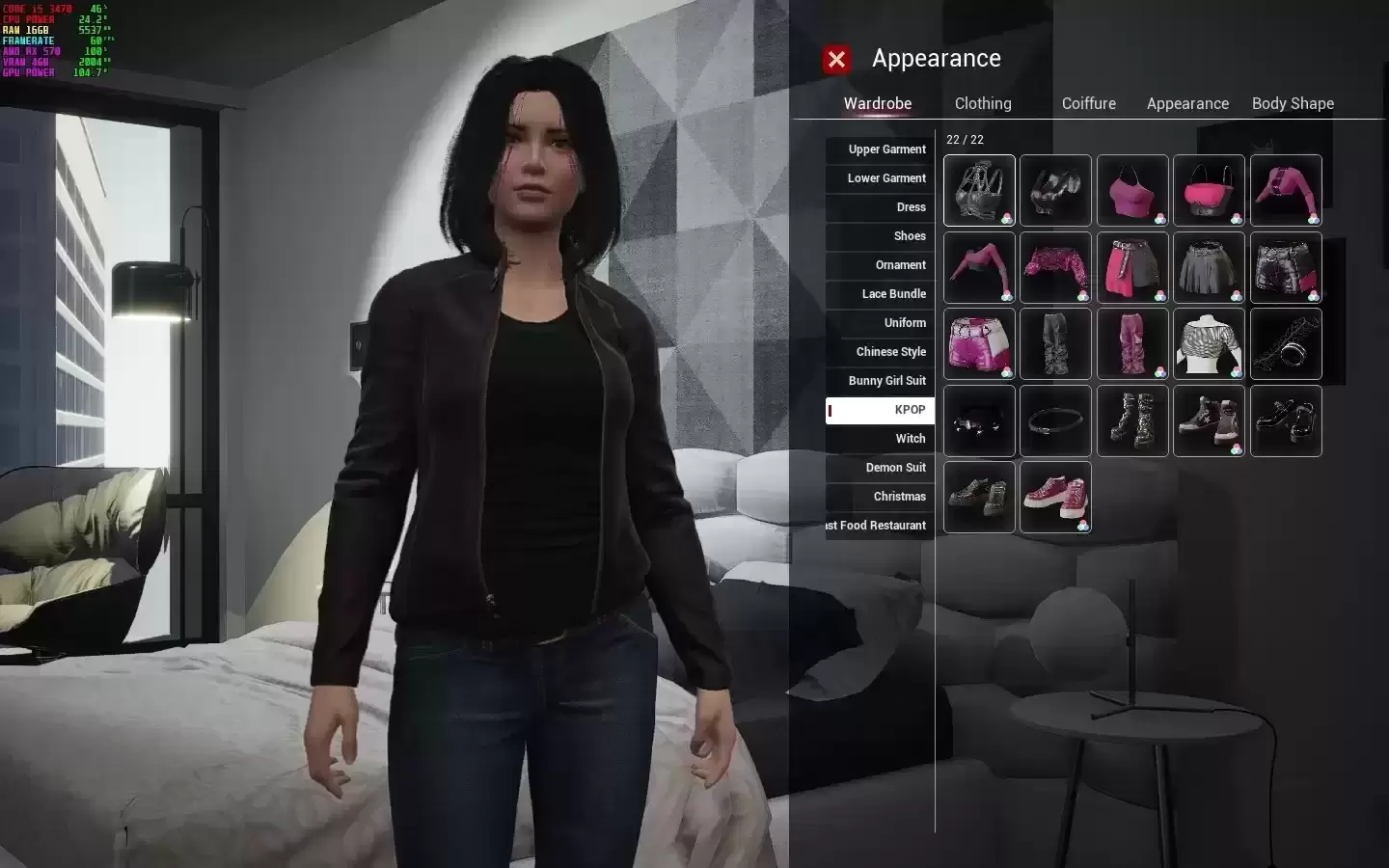Open the Coiffure tab
1389x868 pixels.
click(x=1088, y=103)
